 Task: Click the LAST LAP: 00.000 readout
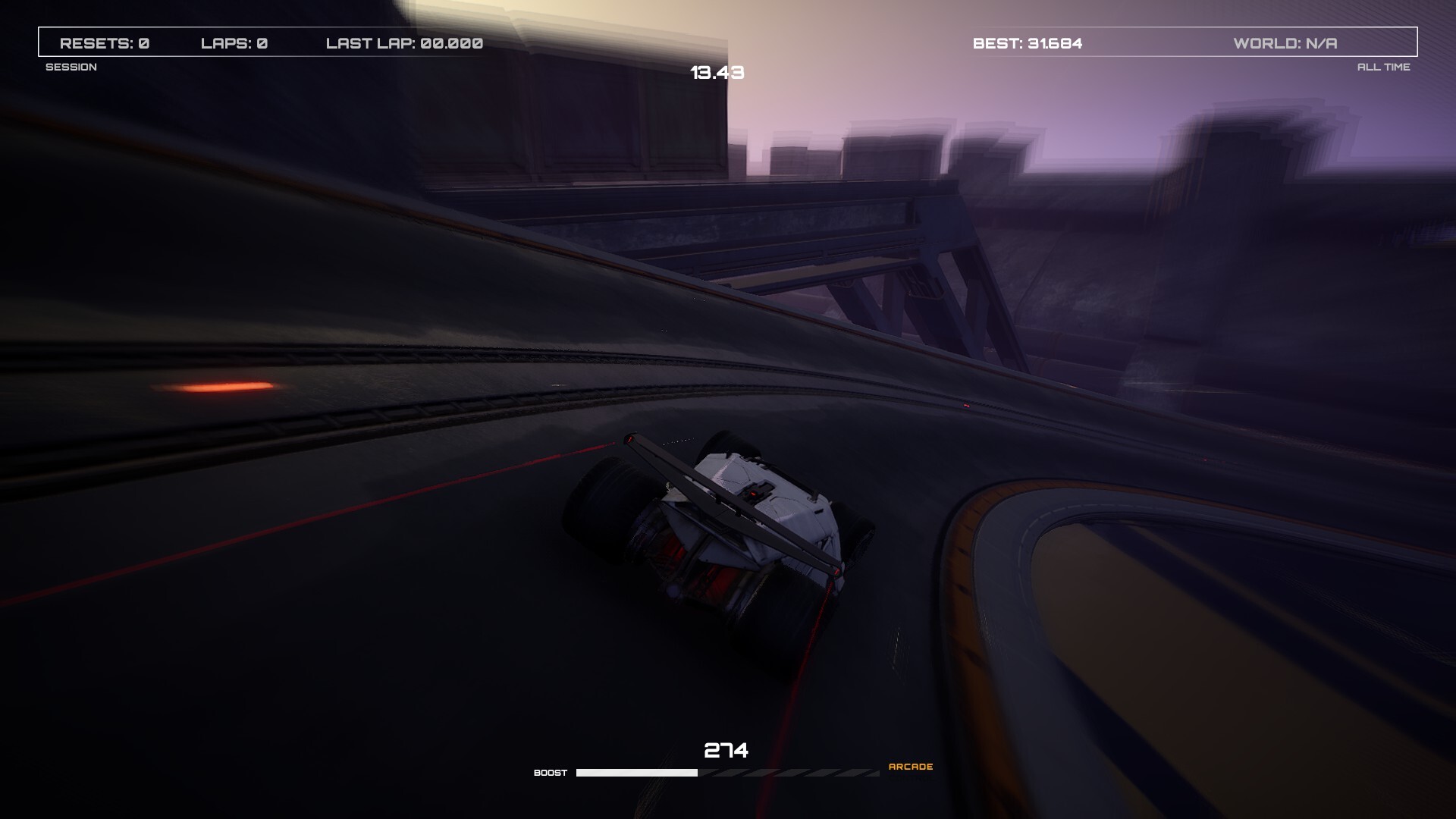coord(403,43)
